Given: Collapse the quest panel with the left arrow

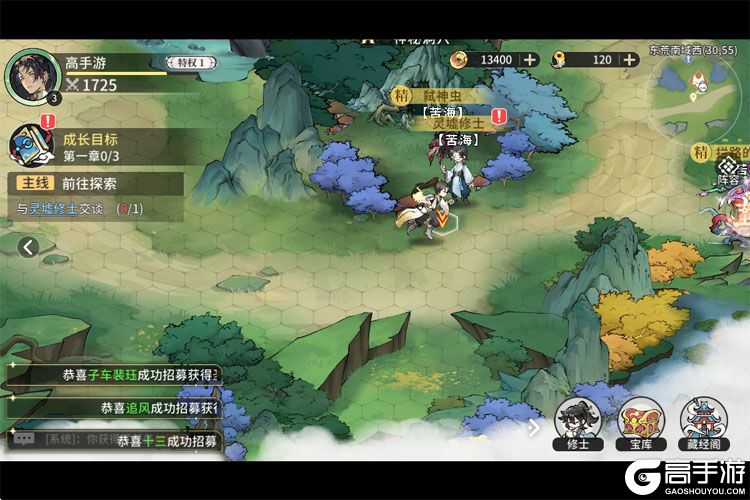Looking at the screenshot, I should [x=28, y=246].
